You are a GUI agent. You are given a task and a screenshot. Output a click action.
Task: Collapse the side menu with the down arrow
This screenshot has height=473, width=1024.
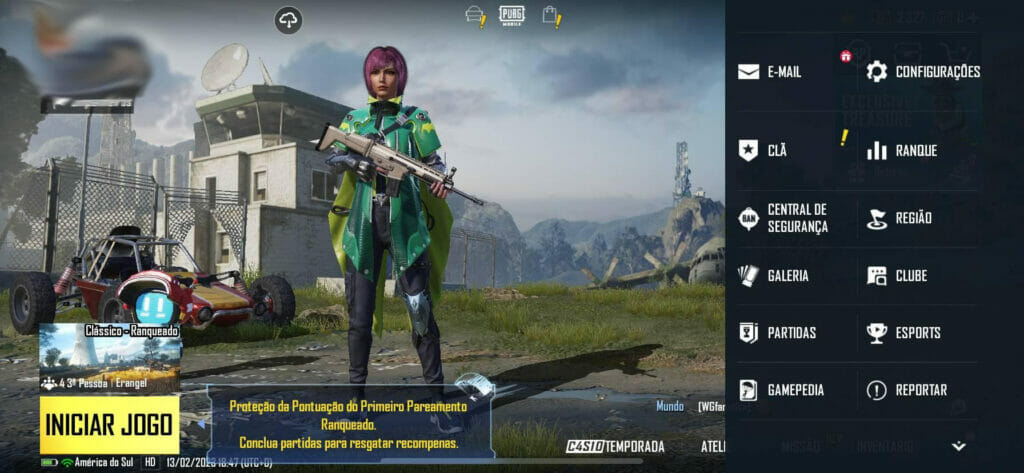point(958,446)
